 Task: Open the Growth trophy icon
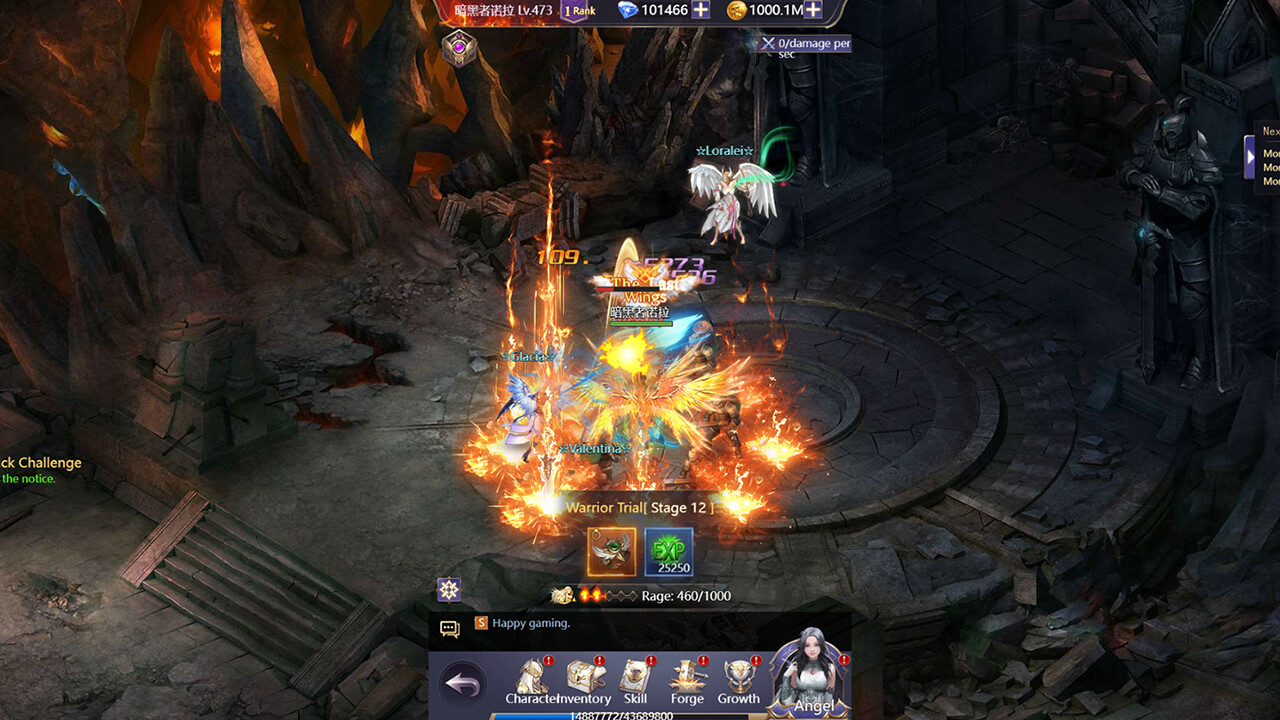pyautogui.click(x=738, y=674)
